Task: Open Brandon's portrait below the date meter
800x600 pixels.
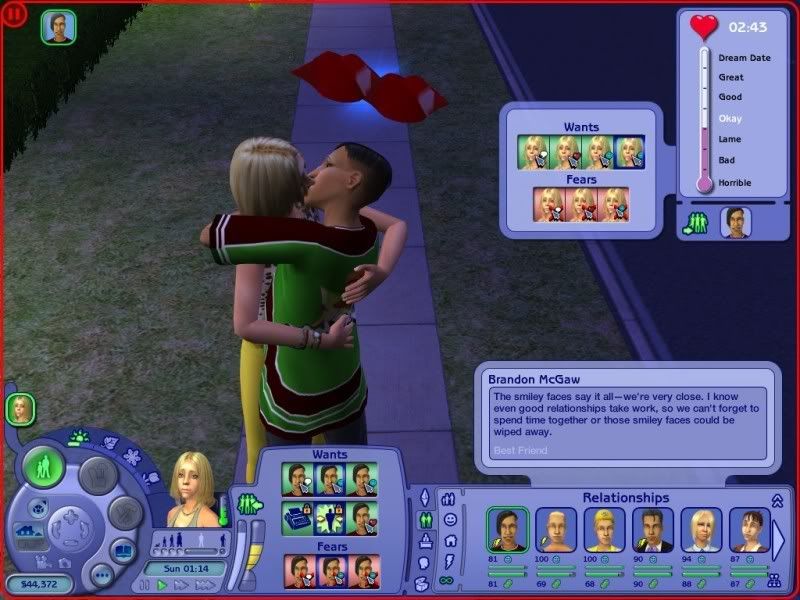Action: (x=735, y=222)
